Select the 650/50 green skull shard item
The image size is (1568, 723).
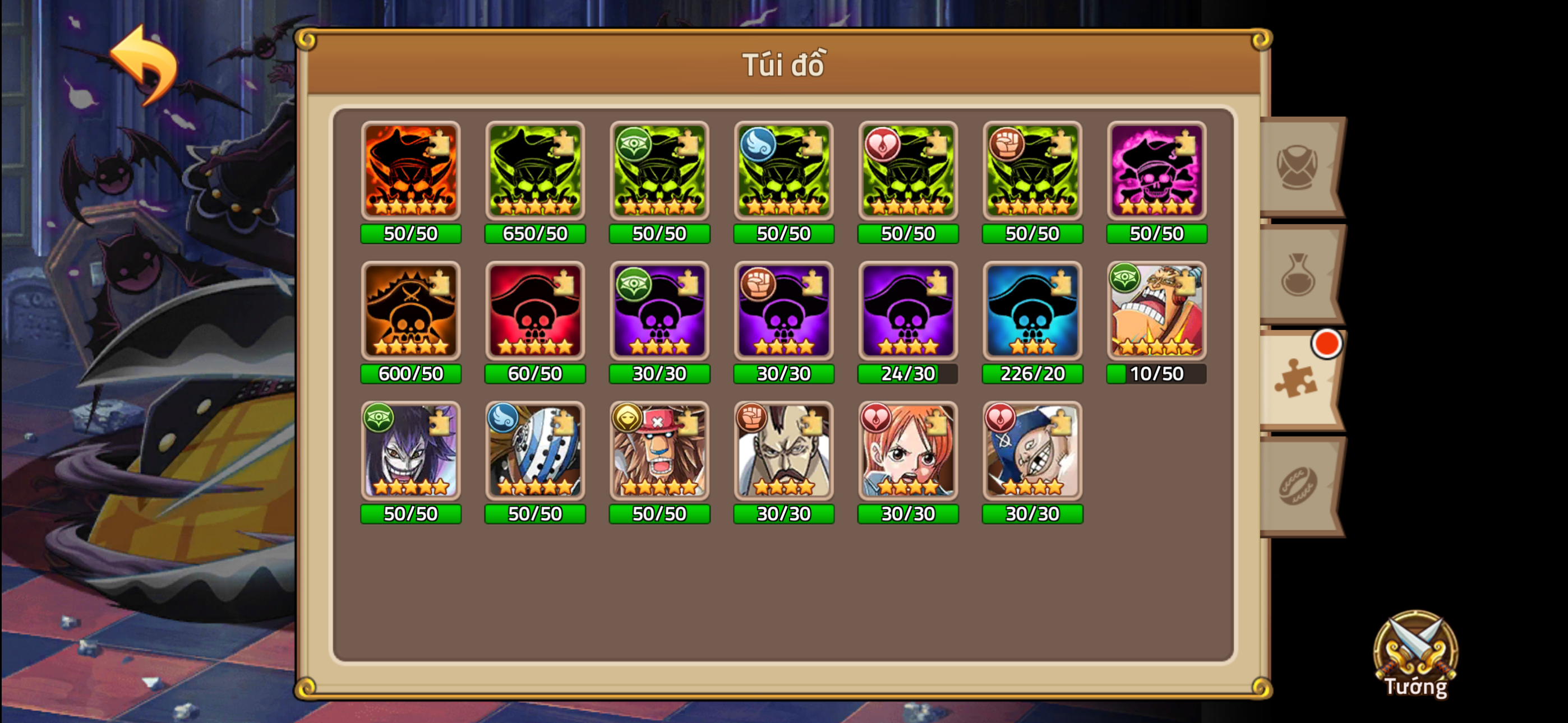(x=535, y=170)
